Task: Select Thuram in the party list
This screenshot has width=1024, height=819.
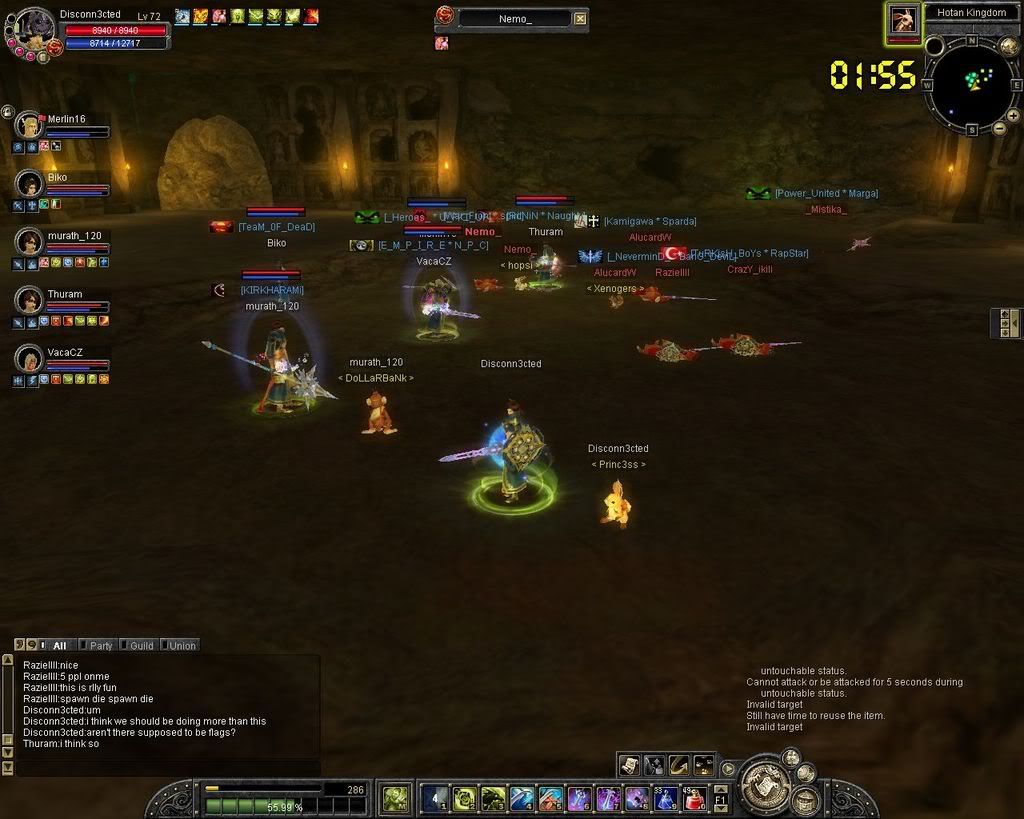Action: pos(29,300)
